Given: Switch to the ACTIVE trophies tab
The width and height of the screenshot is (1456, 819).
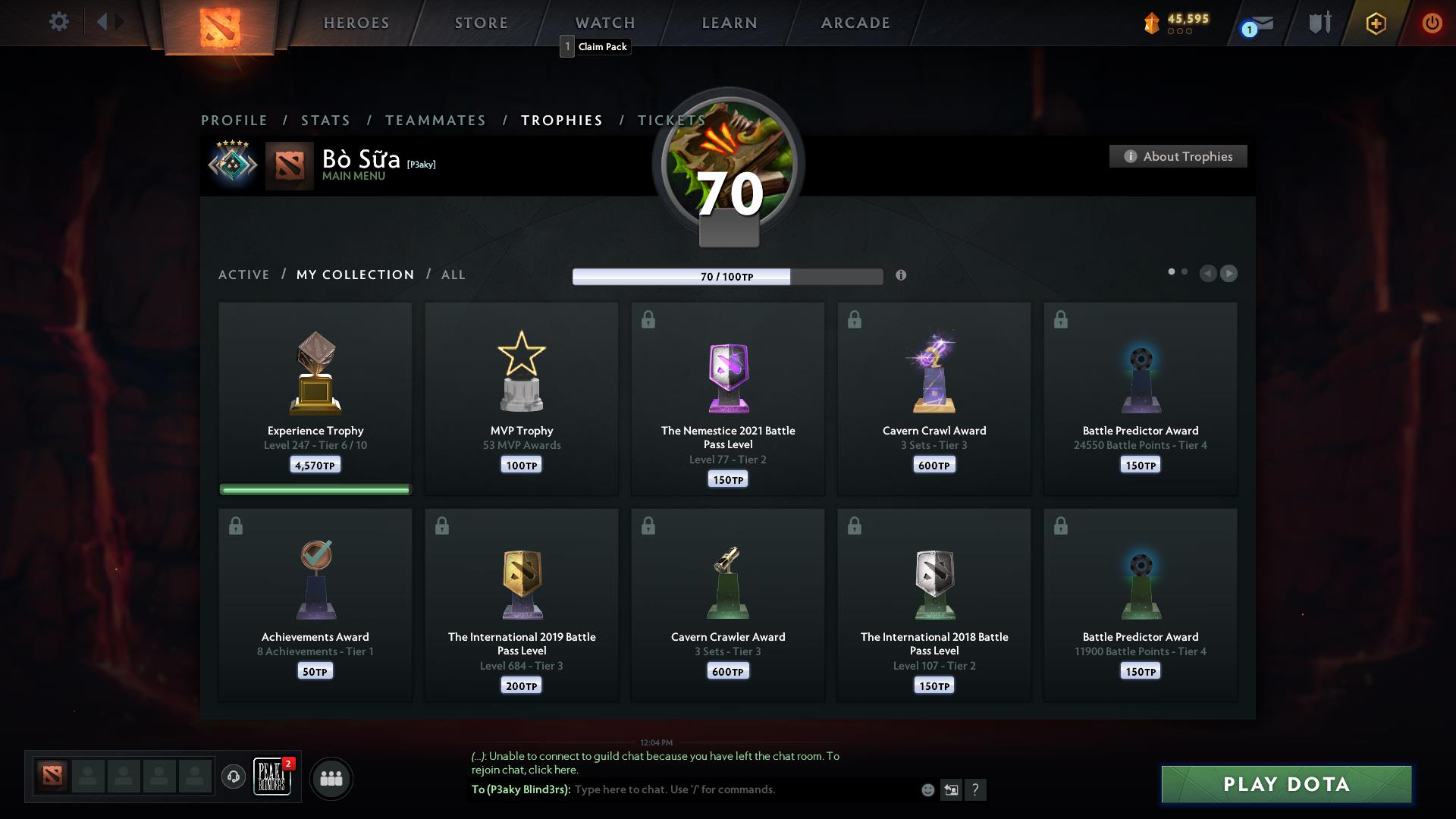Looking at the screenshot, I should click(x=244, y=275).
